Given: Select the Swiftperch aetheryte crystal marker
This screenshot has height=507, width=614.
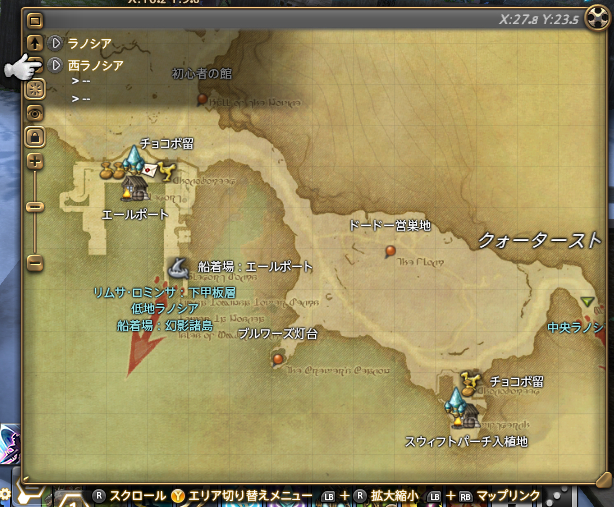Looking at the screenshot, I should click(456, 402).
